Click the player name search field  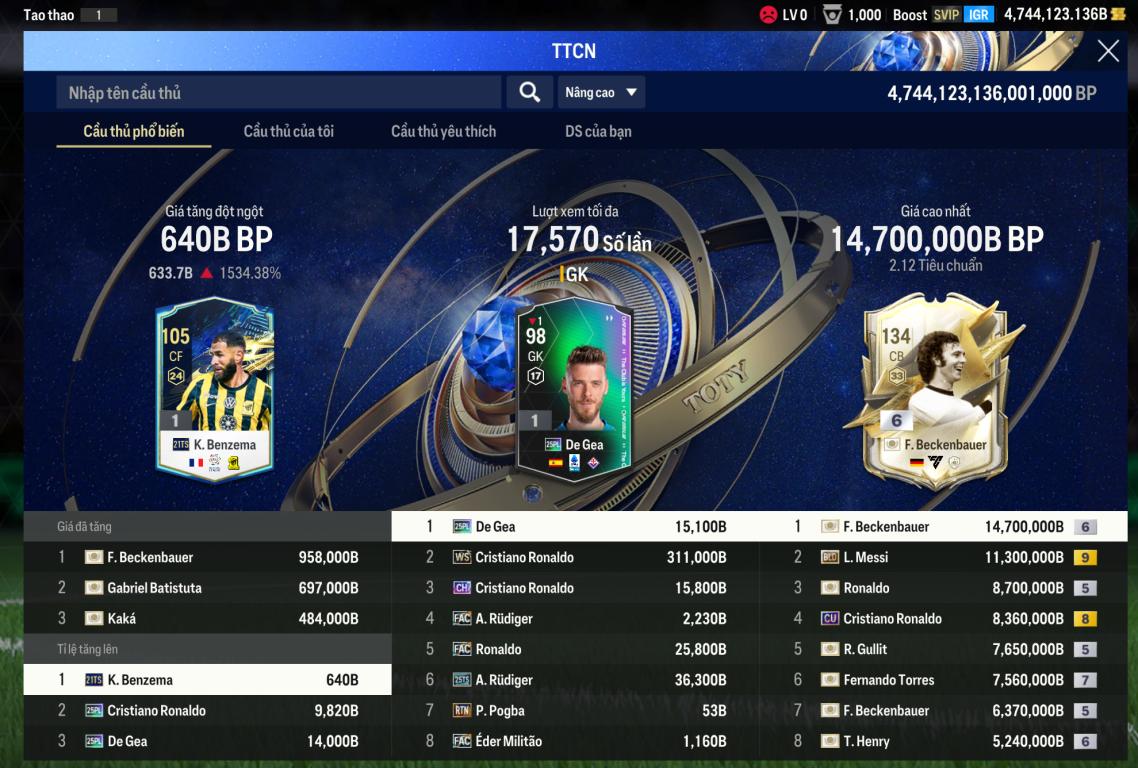point(278,93)
